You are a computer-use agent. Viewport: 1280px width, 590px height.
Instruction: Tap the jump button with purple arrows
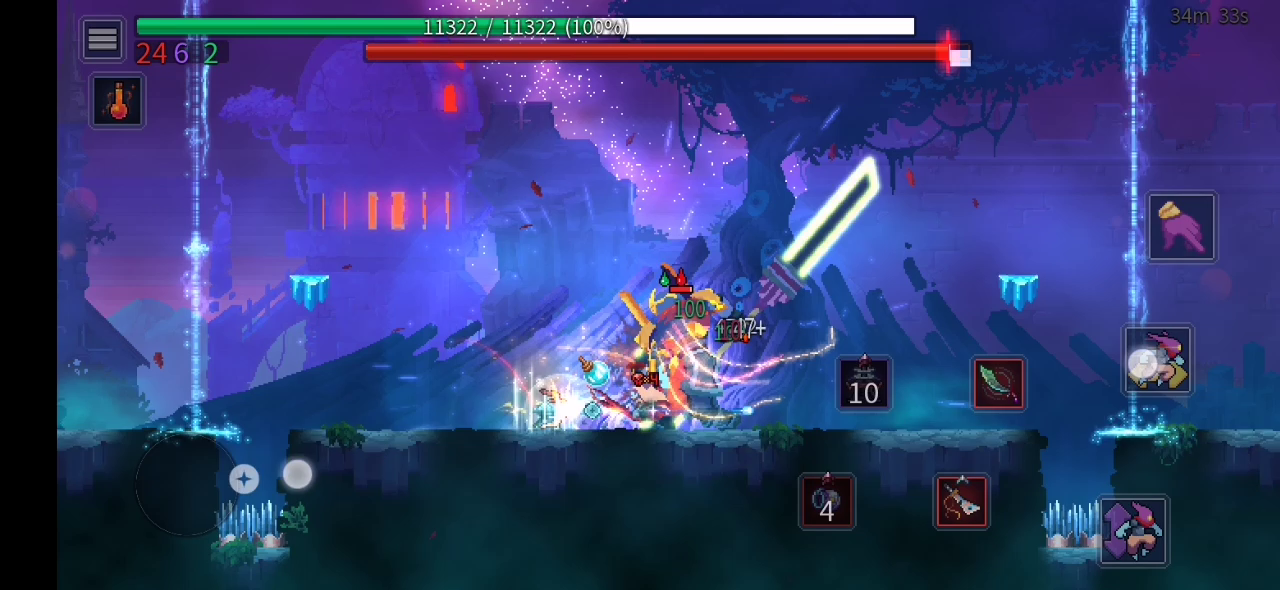tap(1133, 530)
